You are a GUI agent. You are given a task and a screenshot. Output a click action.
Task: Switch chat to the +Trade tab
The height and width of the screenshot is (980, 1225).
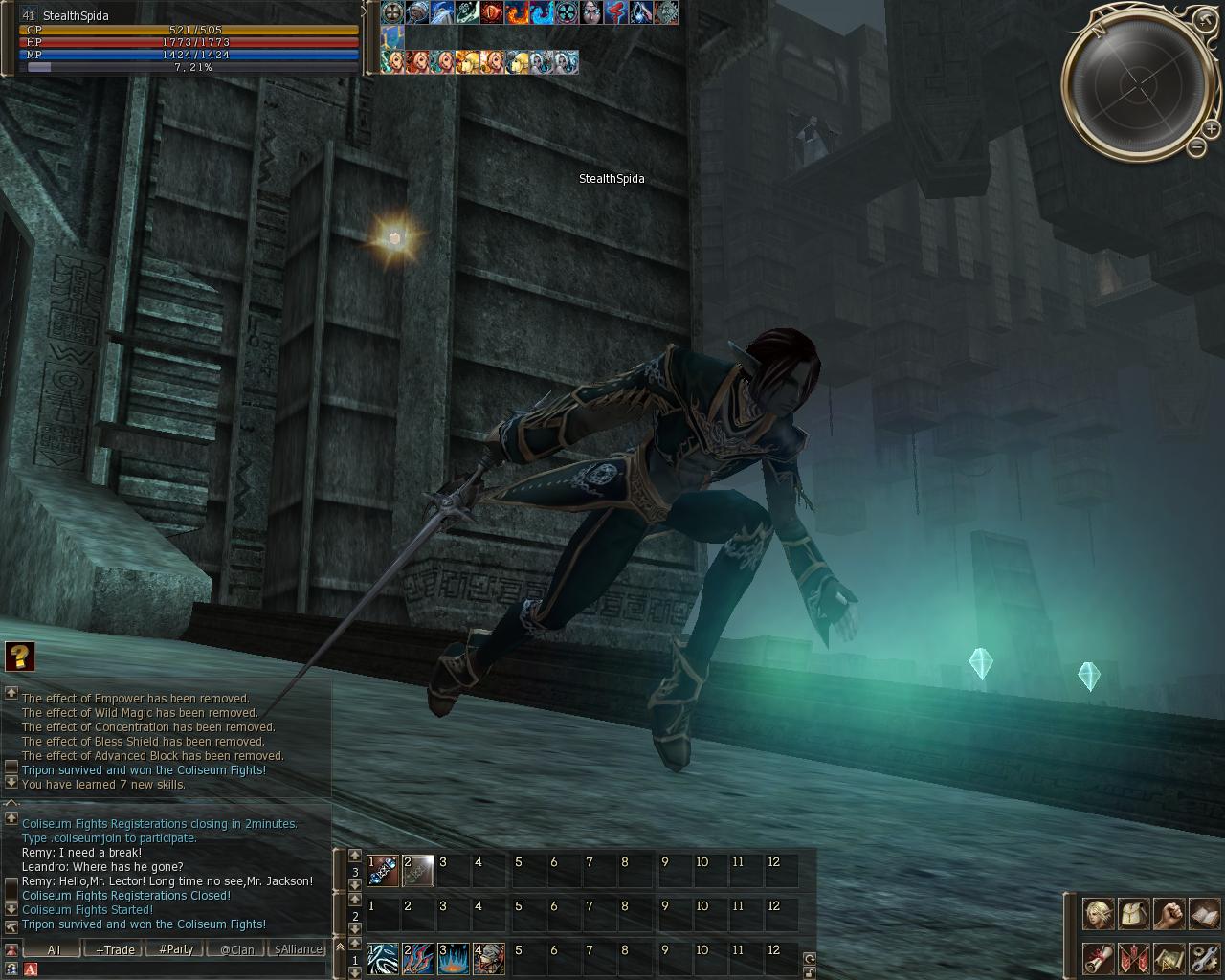115,949
